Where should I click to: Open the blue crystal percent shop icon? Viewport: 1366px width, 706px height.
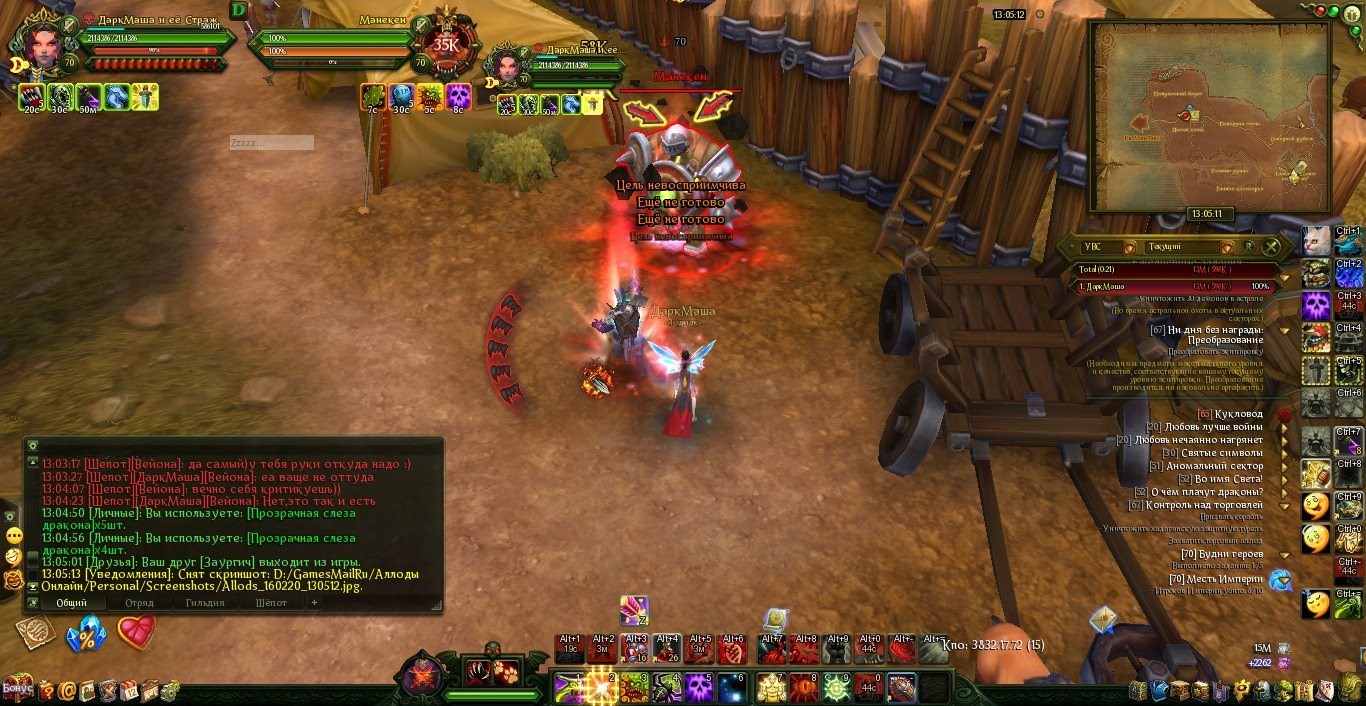click(86, 634)
